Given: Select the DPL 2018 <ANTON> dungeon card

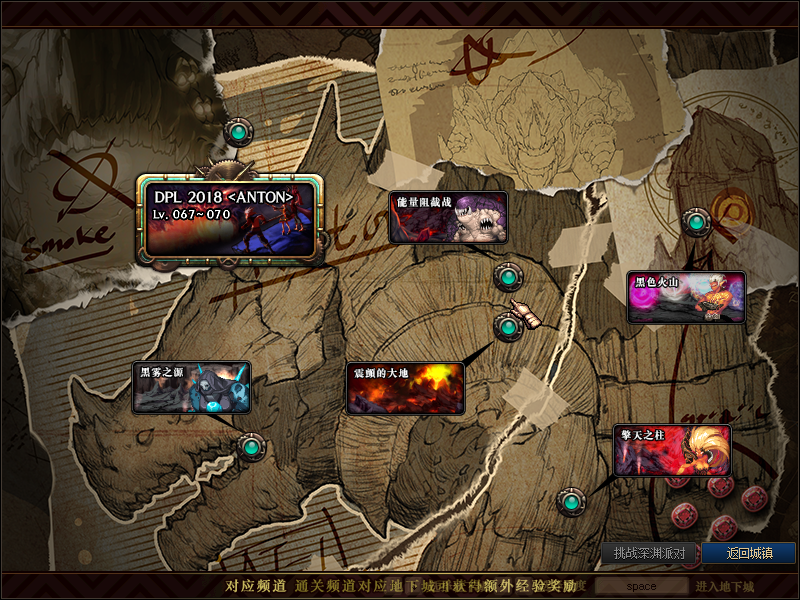Looking at the screenshot, I should coord(231,217).
